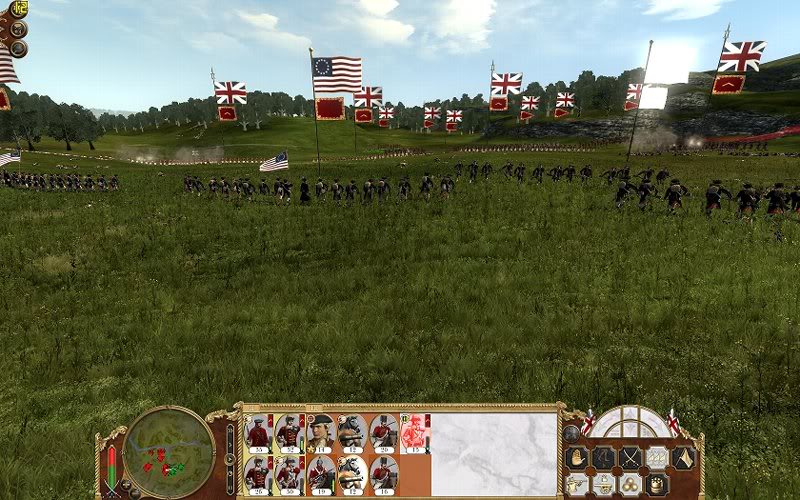Screen dimensions: 800x500
Task: Click the crown icon button
Action: (656, 484)
